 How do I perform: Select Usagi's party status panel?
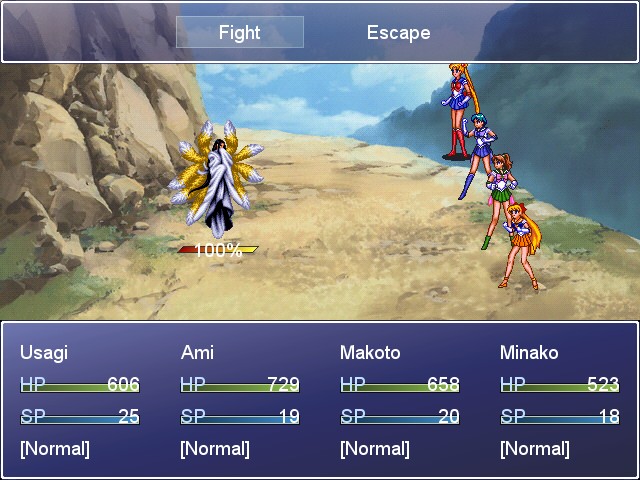point(79,400)
